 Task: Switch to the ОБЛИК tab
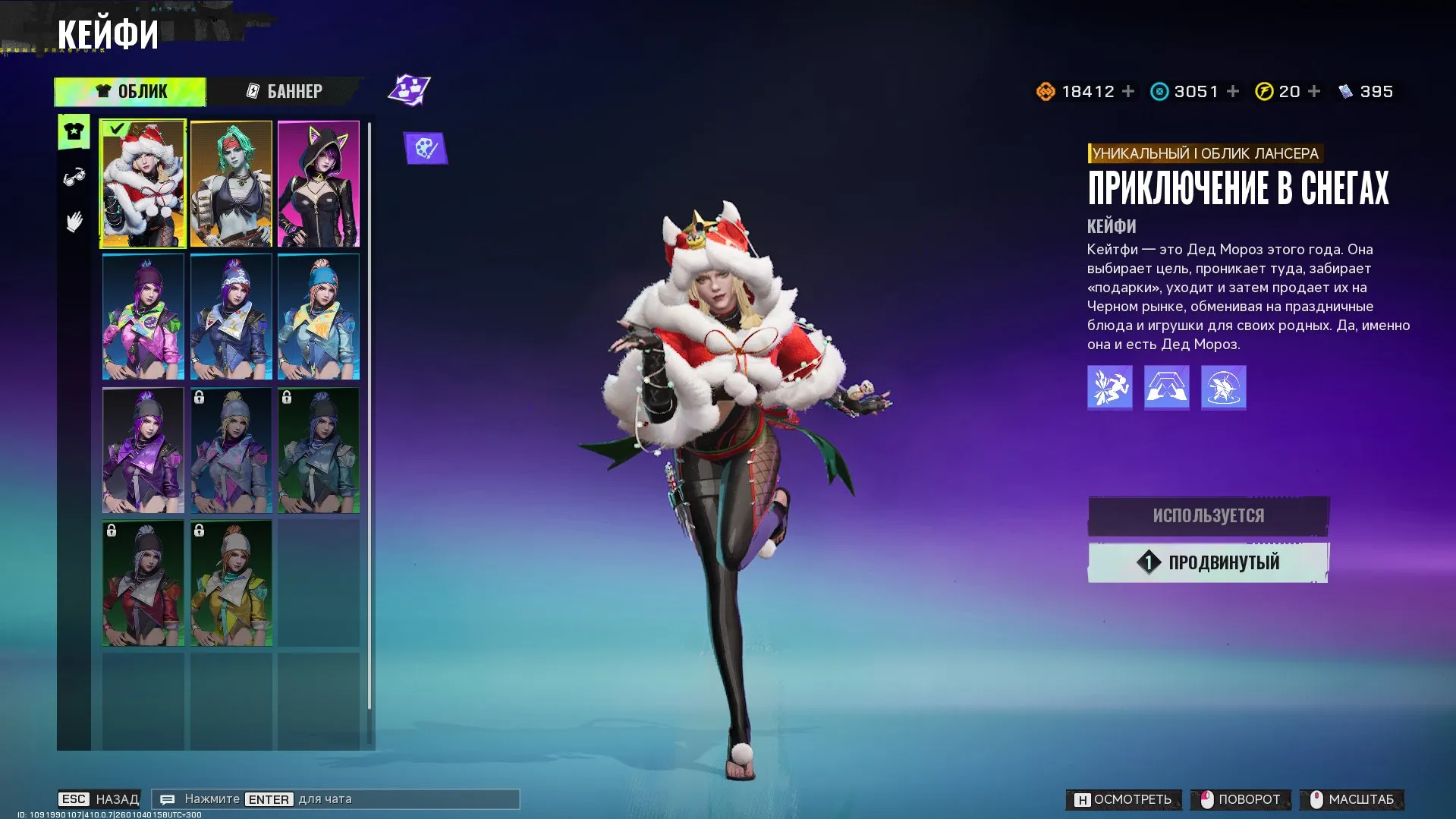pos(131,92)
